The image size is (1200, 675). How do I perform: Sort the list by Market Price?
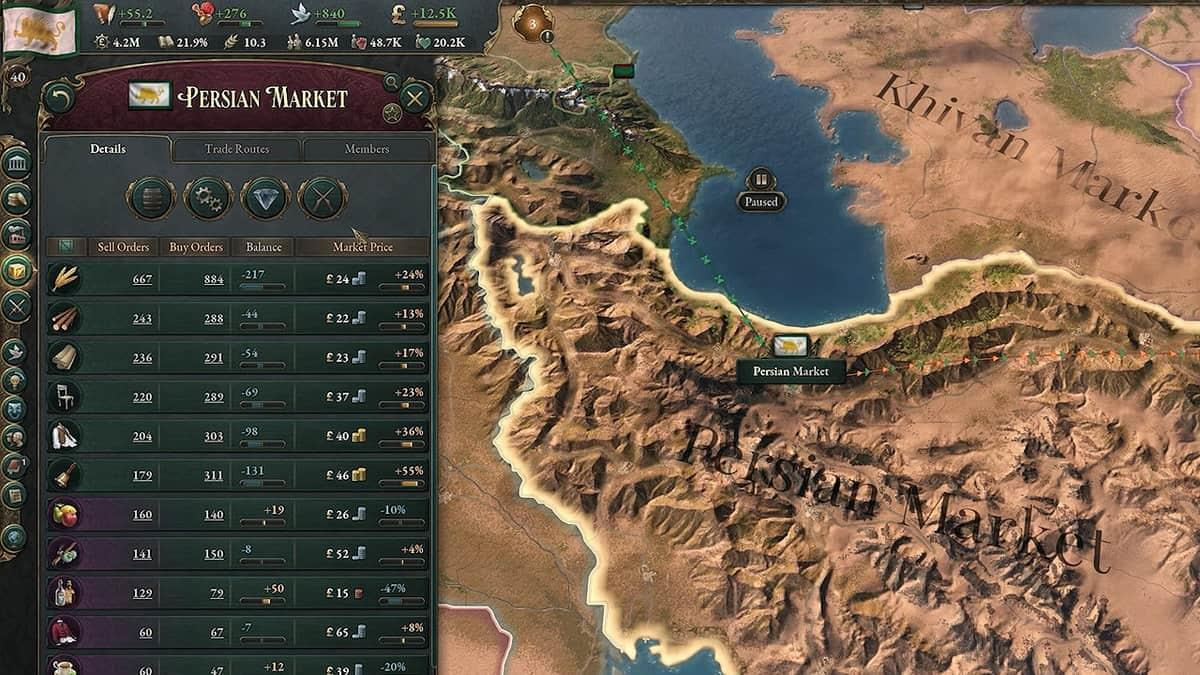[x=363, y=247]
